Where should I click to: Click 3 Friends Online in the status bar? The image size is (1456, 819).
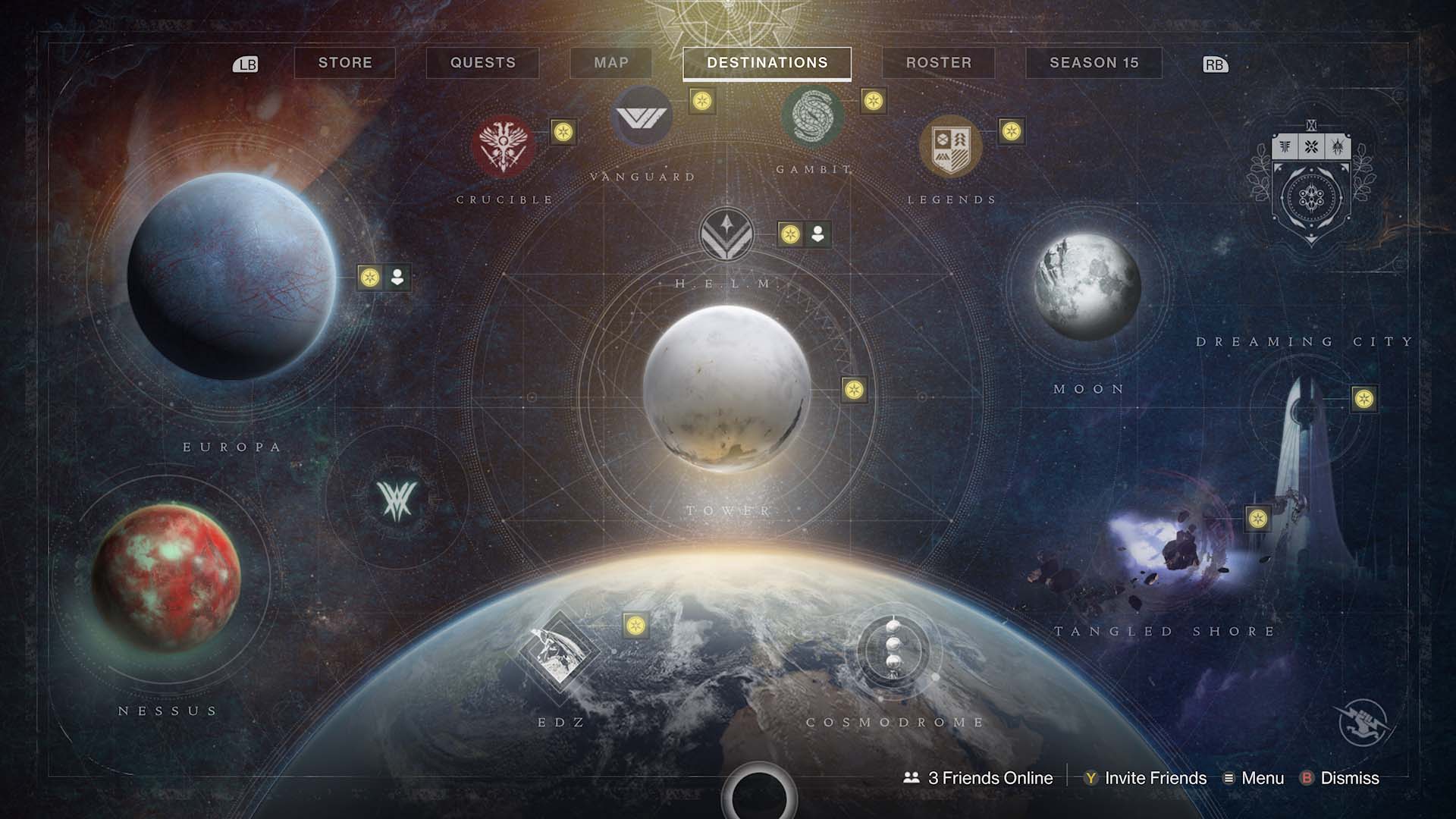point(977,778)
